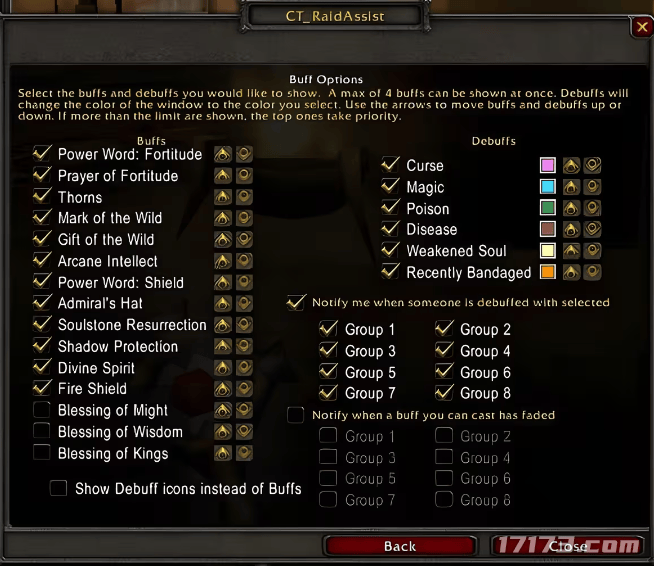Uncheck Notify me when someone is debuffed
654x566 pixels.
tap(296, 302)
